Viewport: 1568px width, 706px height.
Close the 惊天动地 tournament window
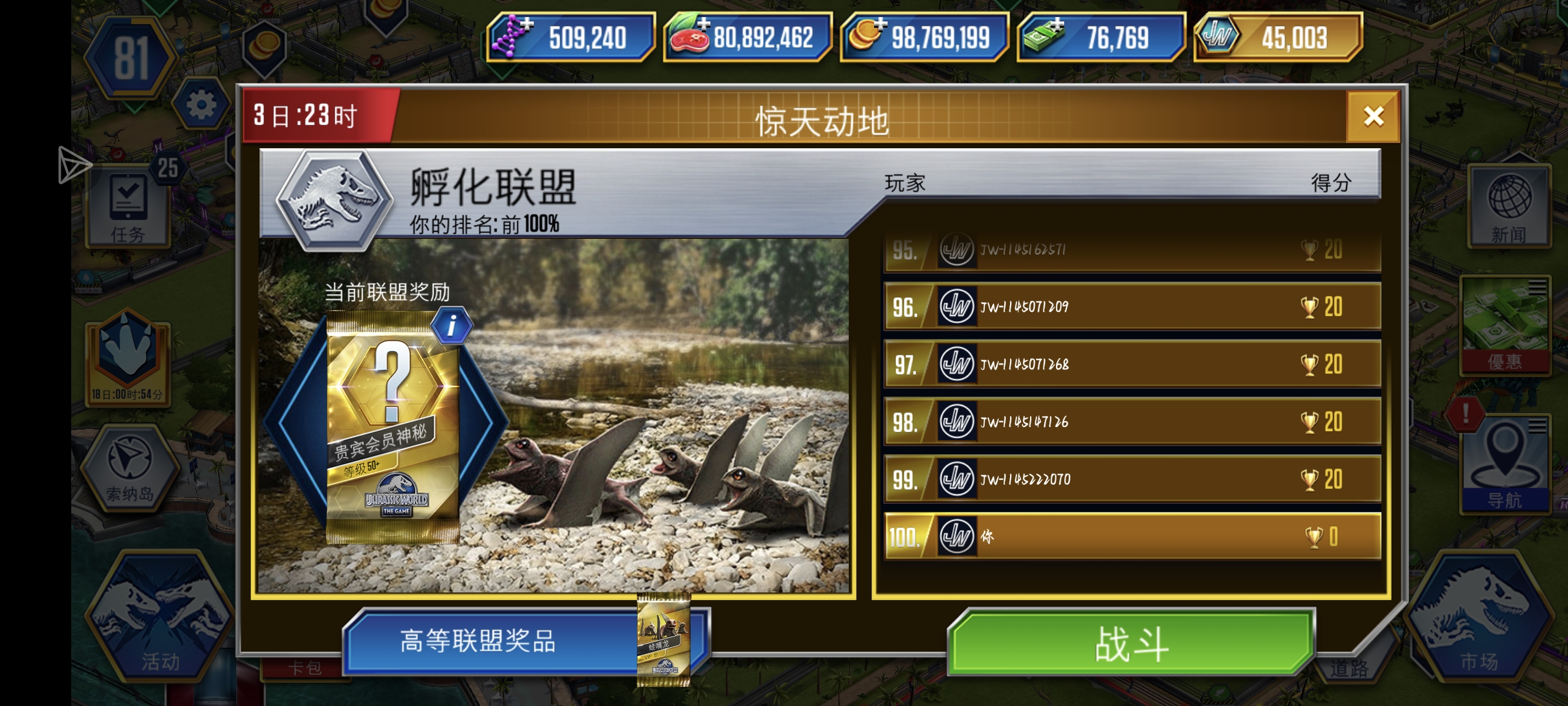pyautogui.click(x=1374, y=116)
